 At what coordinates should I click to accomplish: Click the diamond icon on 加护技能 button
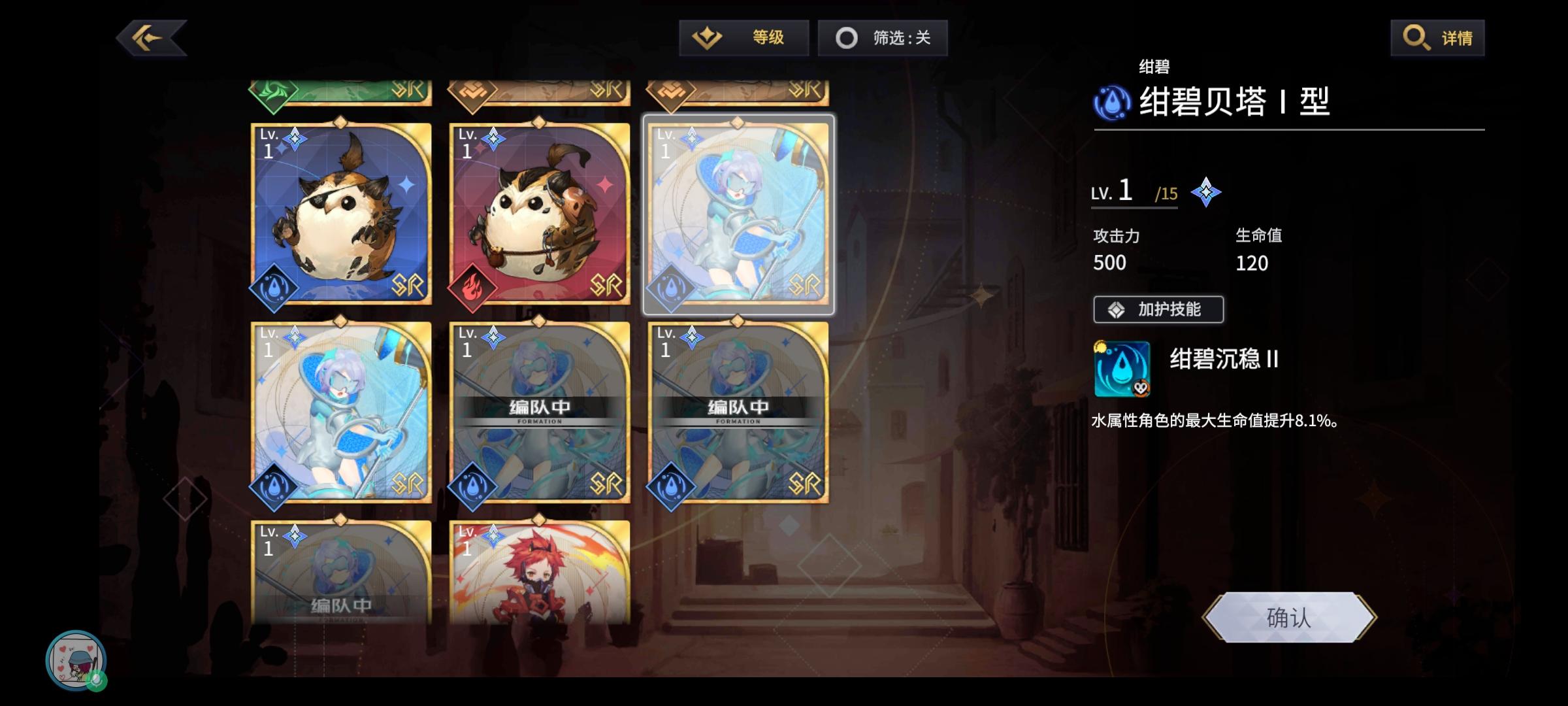coord(1117,309)
